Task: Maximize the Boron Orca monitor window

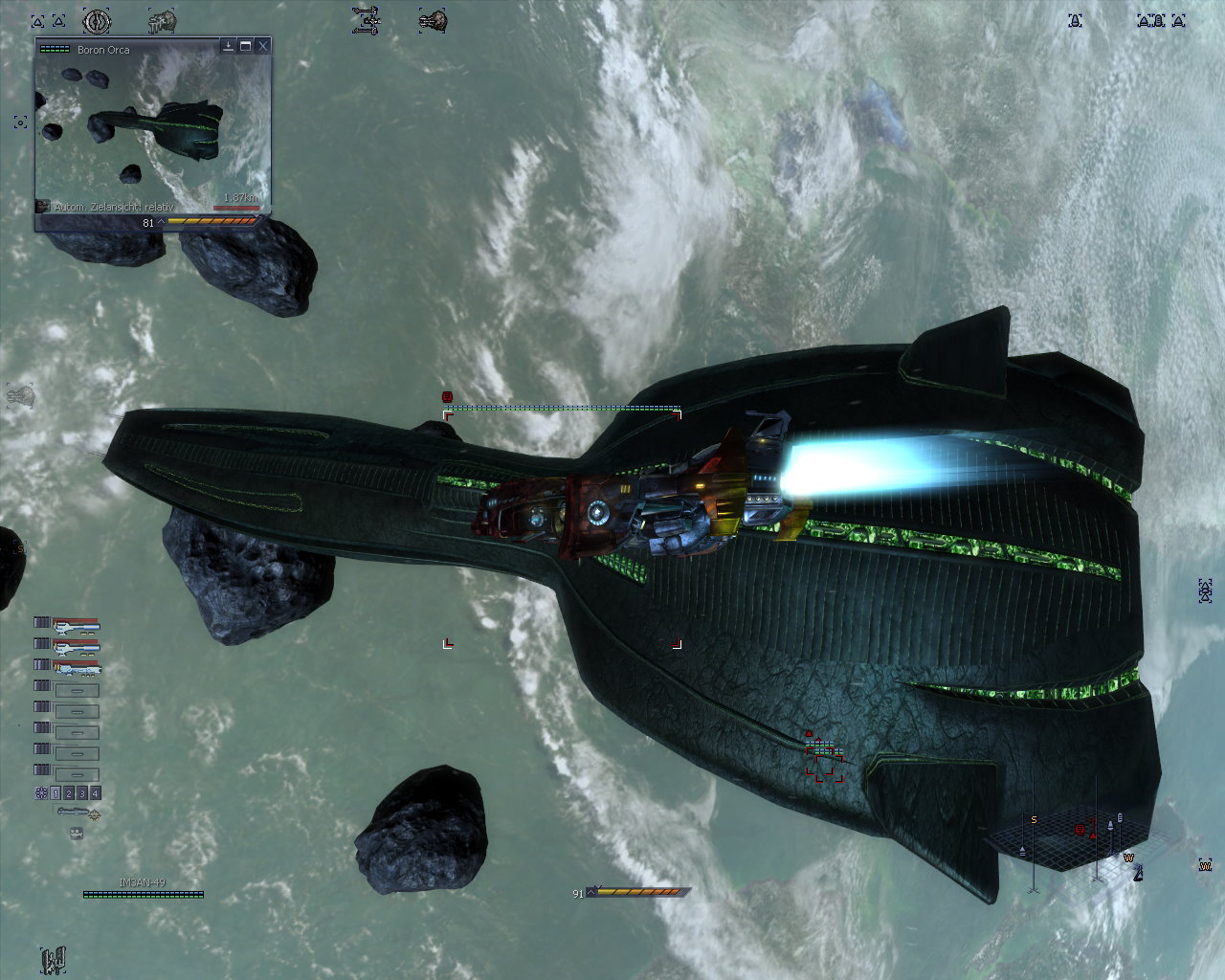Action: 246,46
